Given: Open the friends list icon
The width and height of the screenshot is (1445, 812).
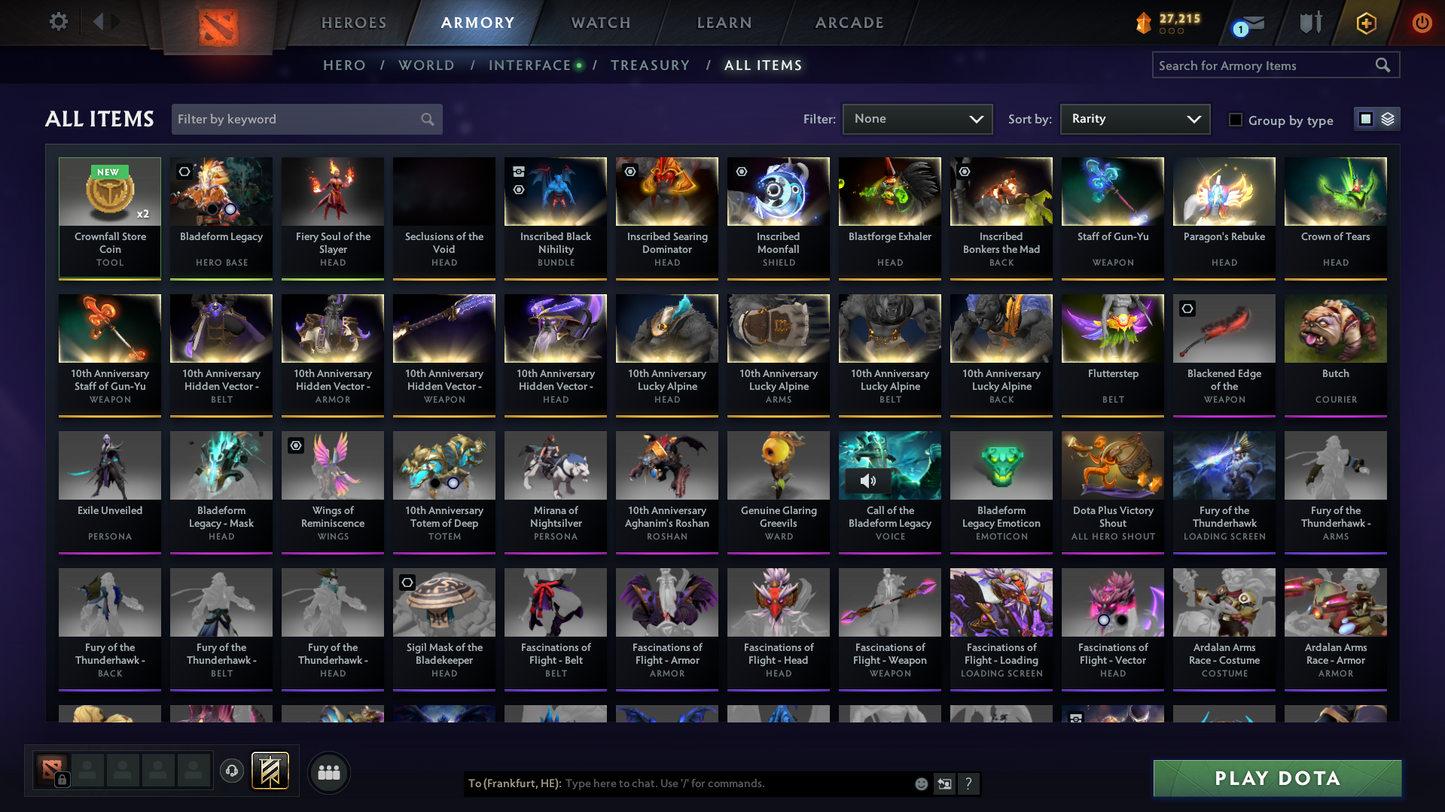Looking at the screenshot, I should [x=328, y=771].
